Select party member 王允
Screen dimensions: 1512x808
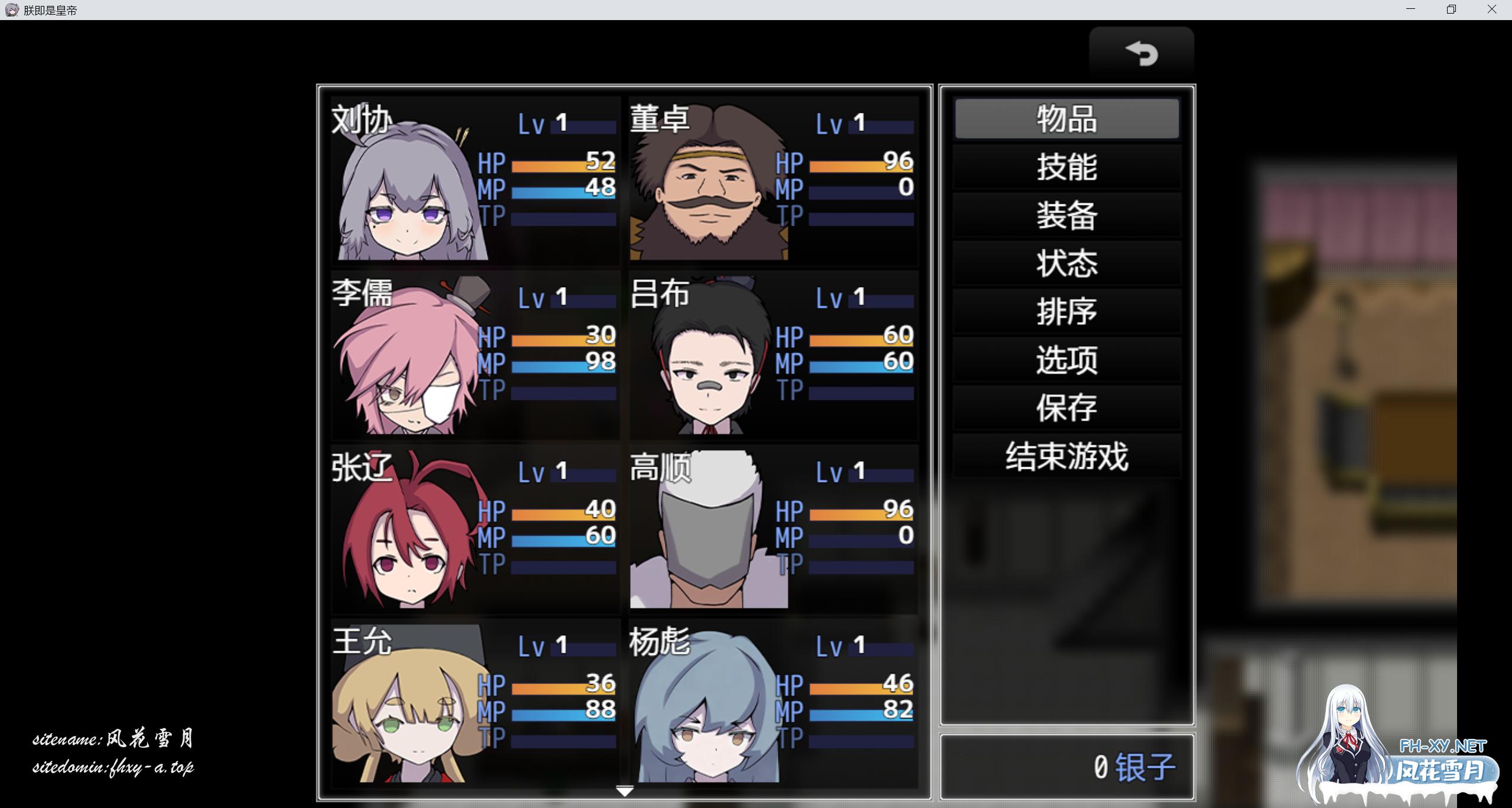(475, 703)
